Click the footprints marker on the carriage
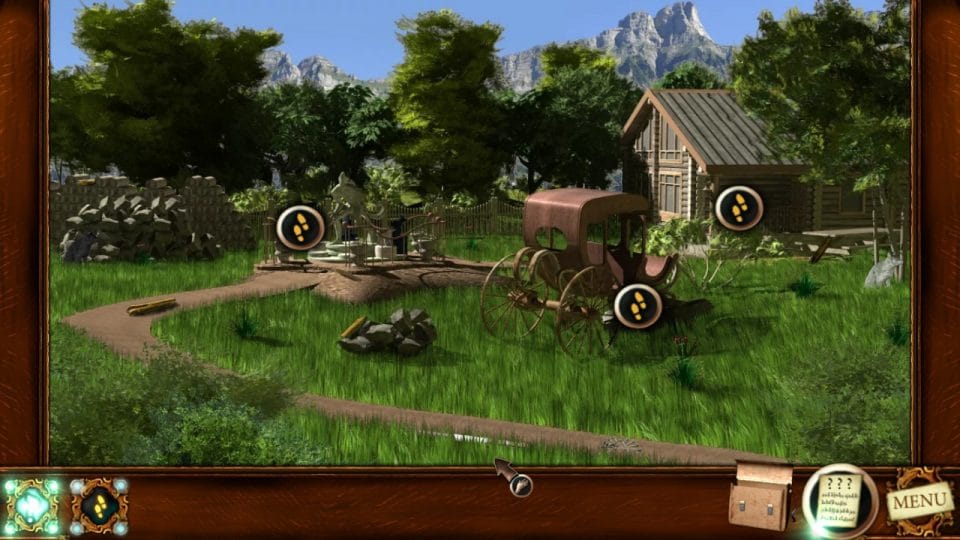This screenshot has height=540, width=960. pyautogui.click(x=638, y=306)
